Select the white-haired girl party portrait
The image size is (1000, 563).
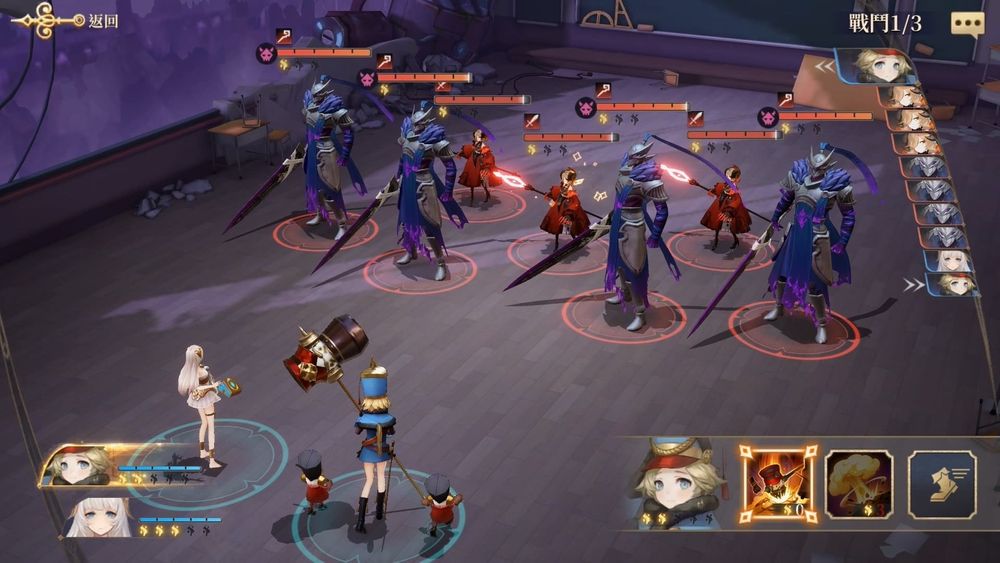coord(100,516)
